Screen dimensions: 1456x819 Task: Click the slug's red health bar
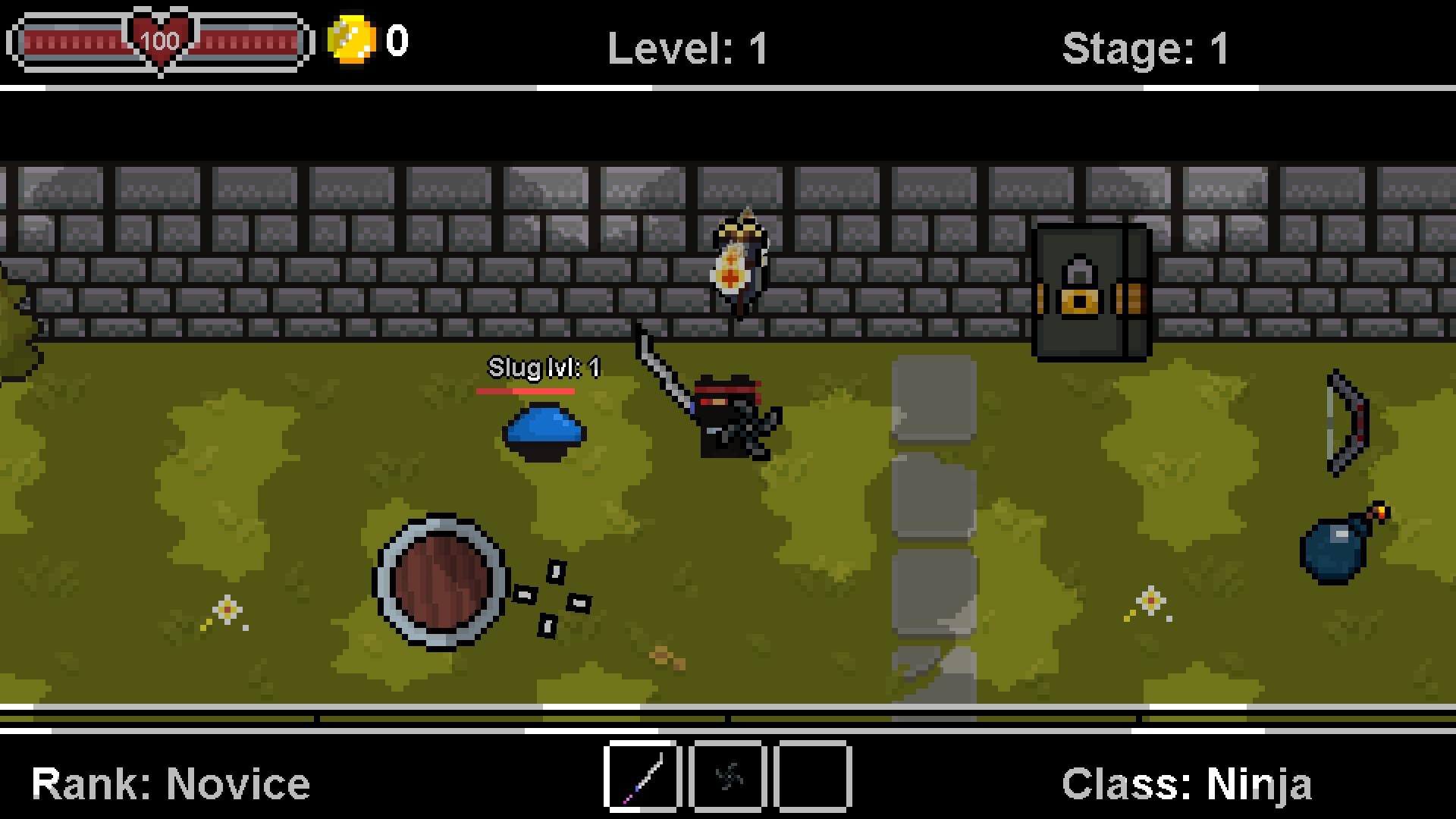coord(527,391)
